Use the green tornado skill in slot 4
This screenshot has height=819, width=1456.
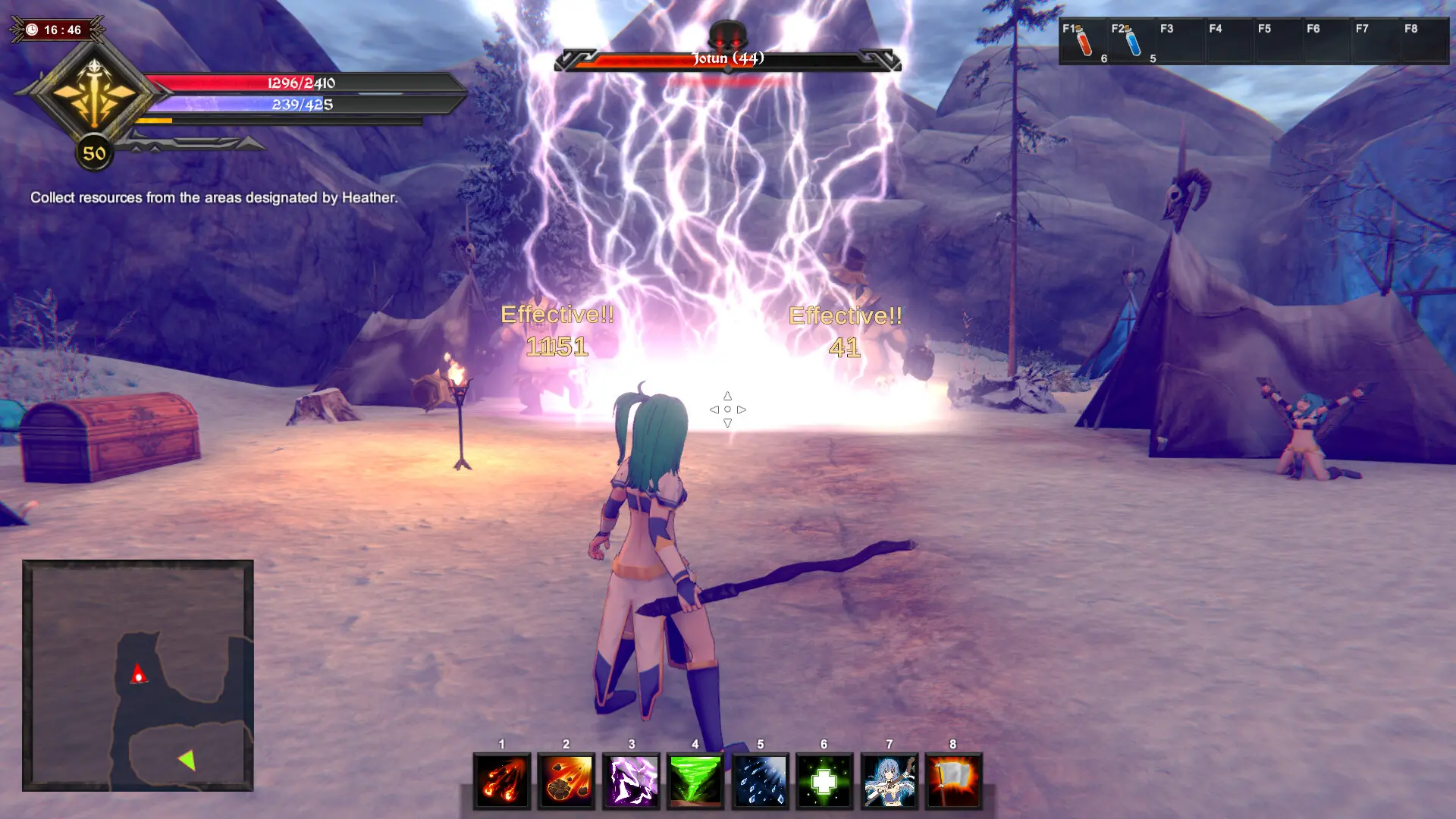pos(696,781)
